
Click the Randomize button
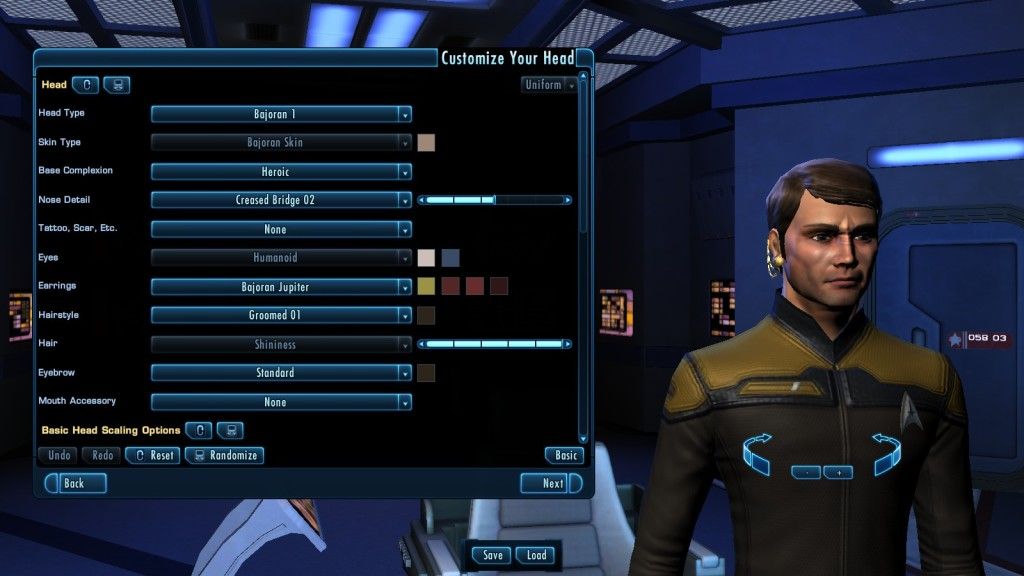coord(224,455)
